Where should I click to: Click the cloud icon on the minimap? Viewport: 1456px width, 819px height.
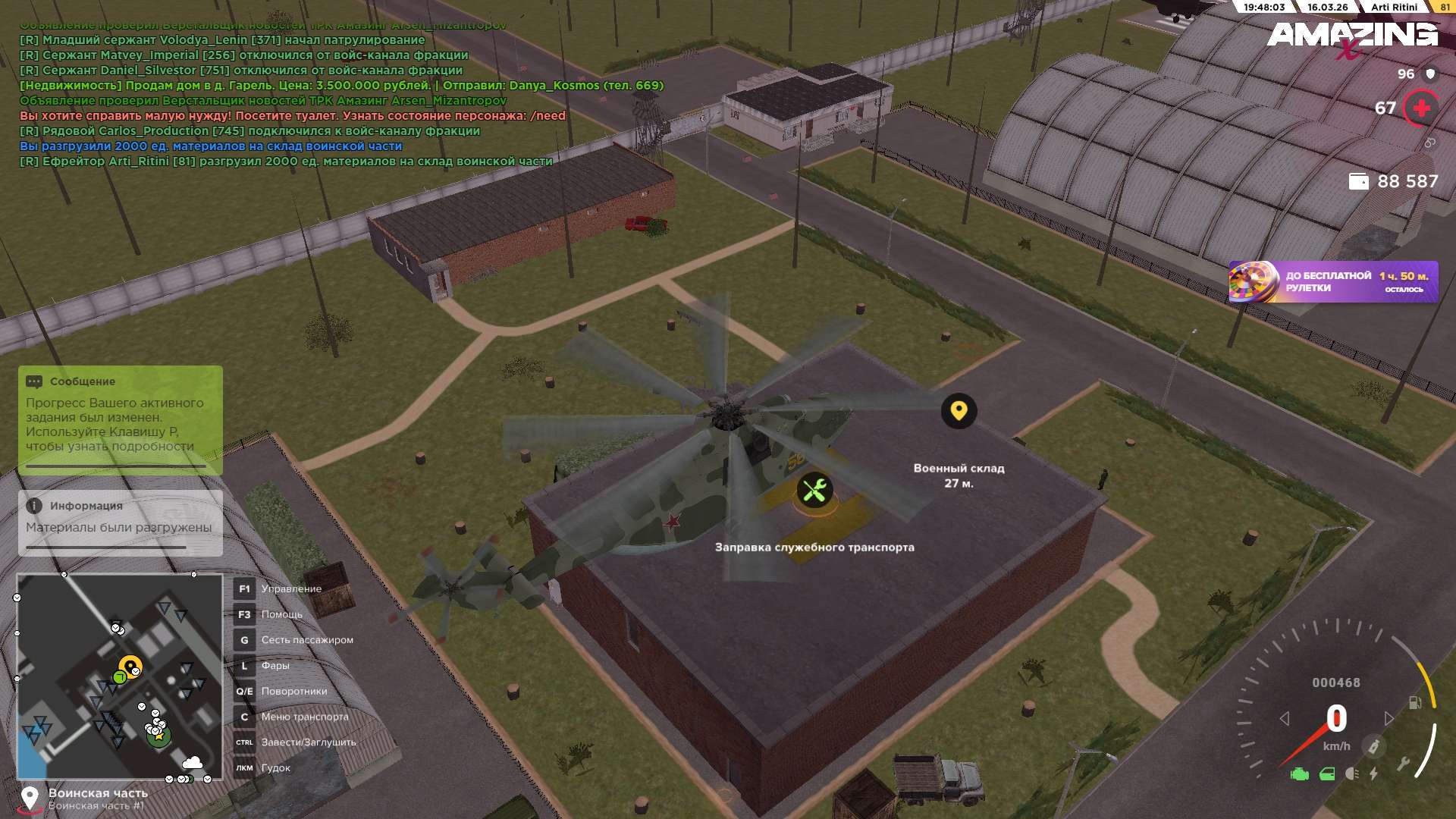click(193, 762)
